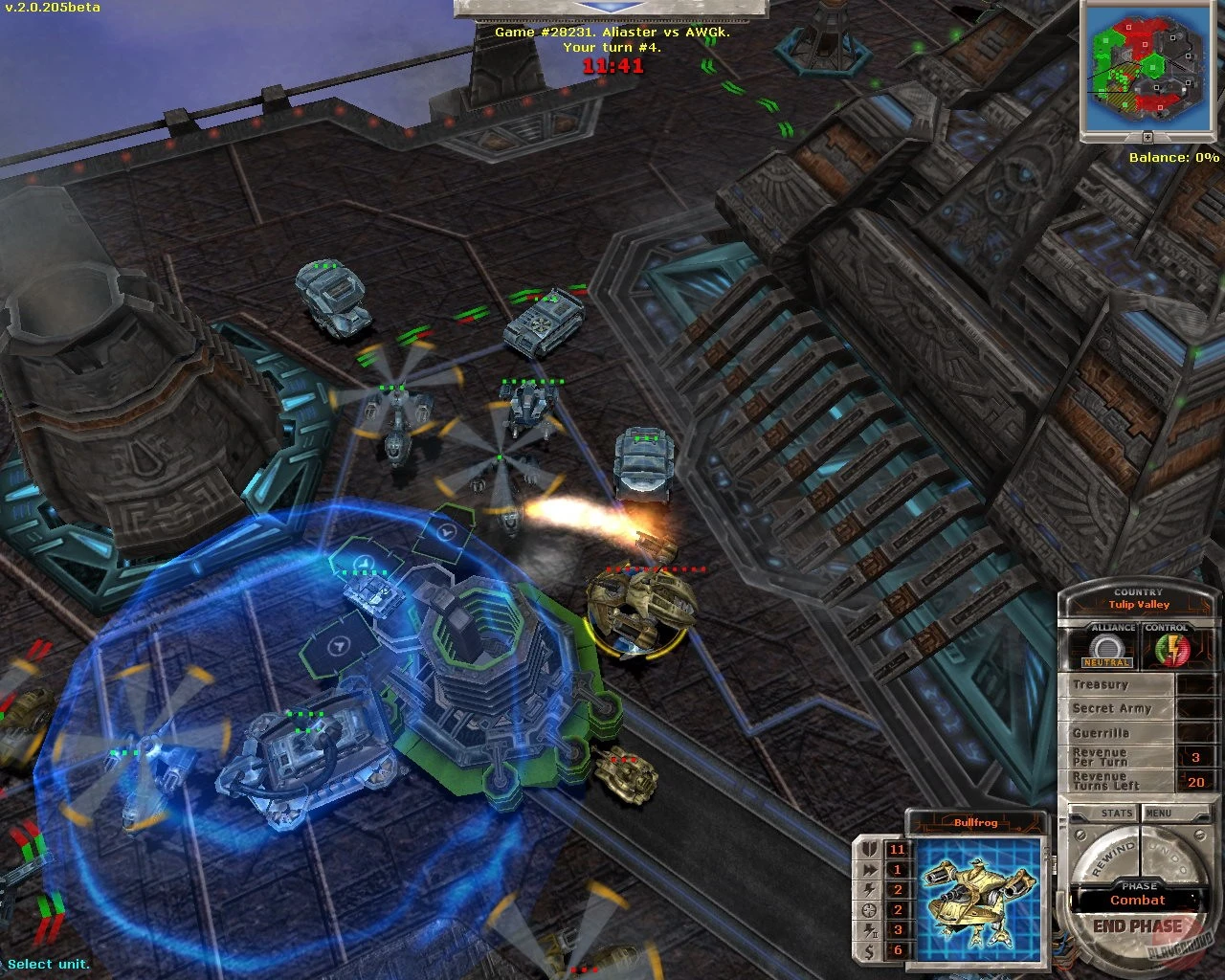1225x980 pixels.
Task: Click the crosshair accuracy stat icon
Action: coord(870,910)
